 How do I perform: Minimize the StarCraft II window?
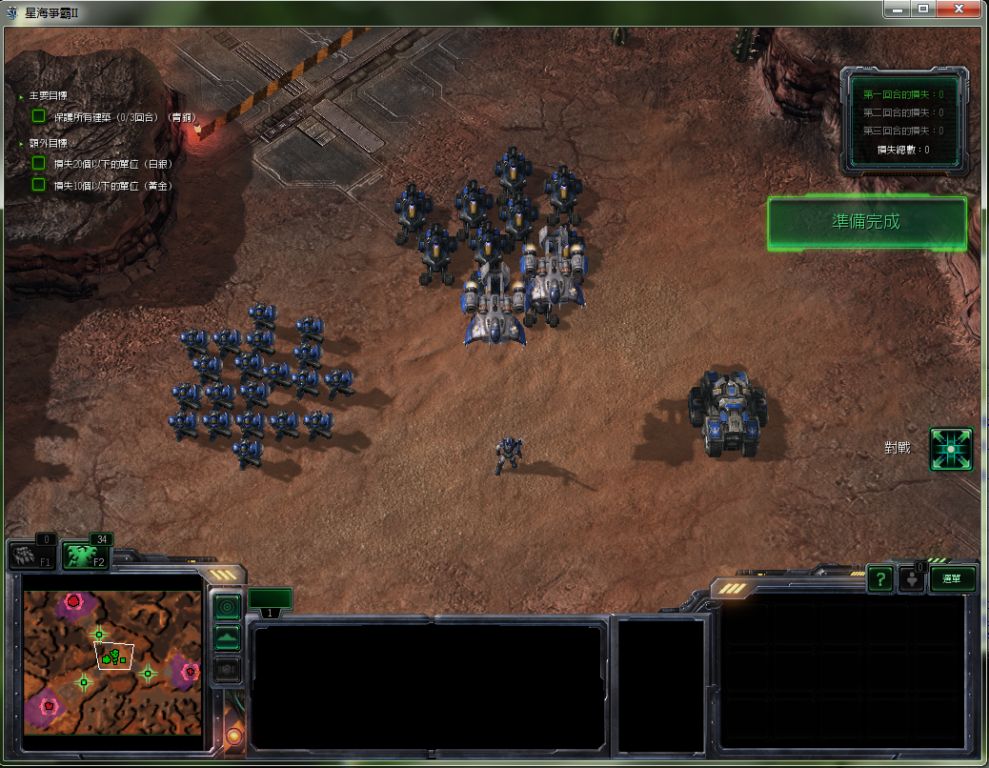pos(895,9)
